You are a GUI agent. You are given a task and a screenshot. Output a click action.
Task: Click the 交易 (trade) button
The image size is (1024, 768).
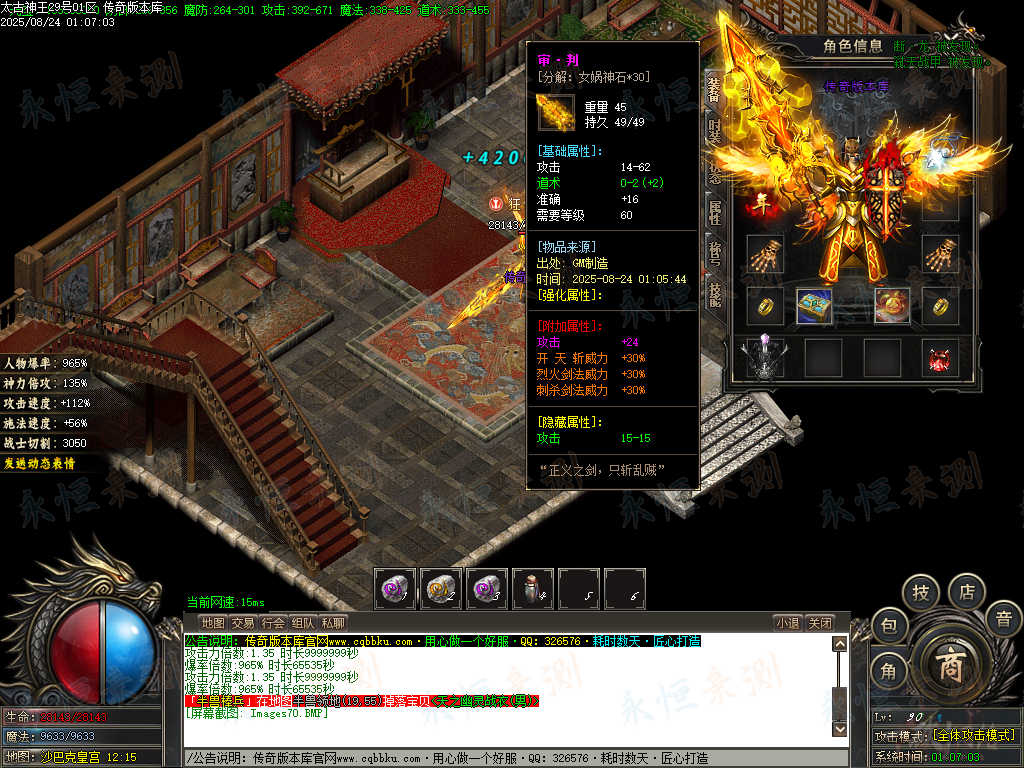click(243, 623)
